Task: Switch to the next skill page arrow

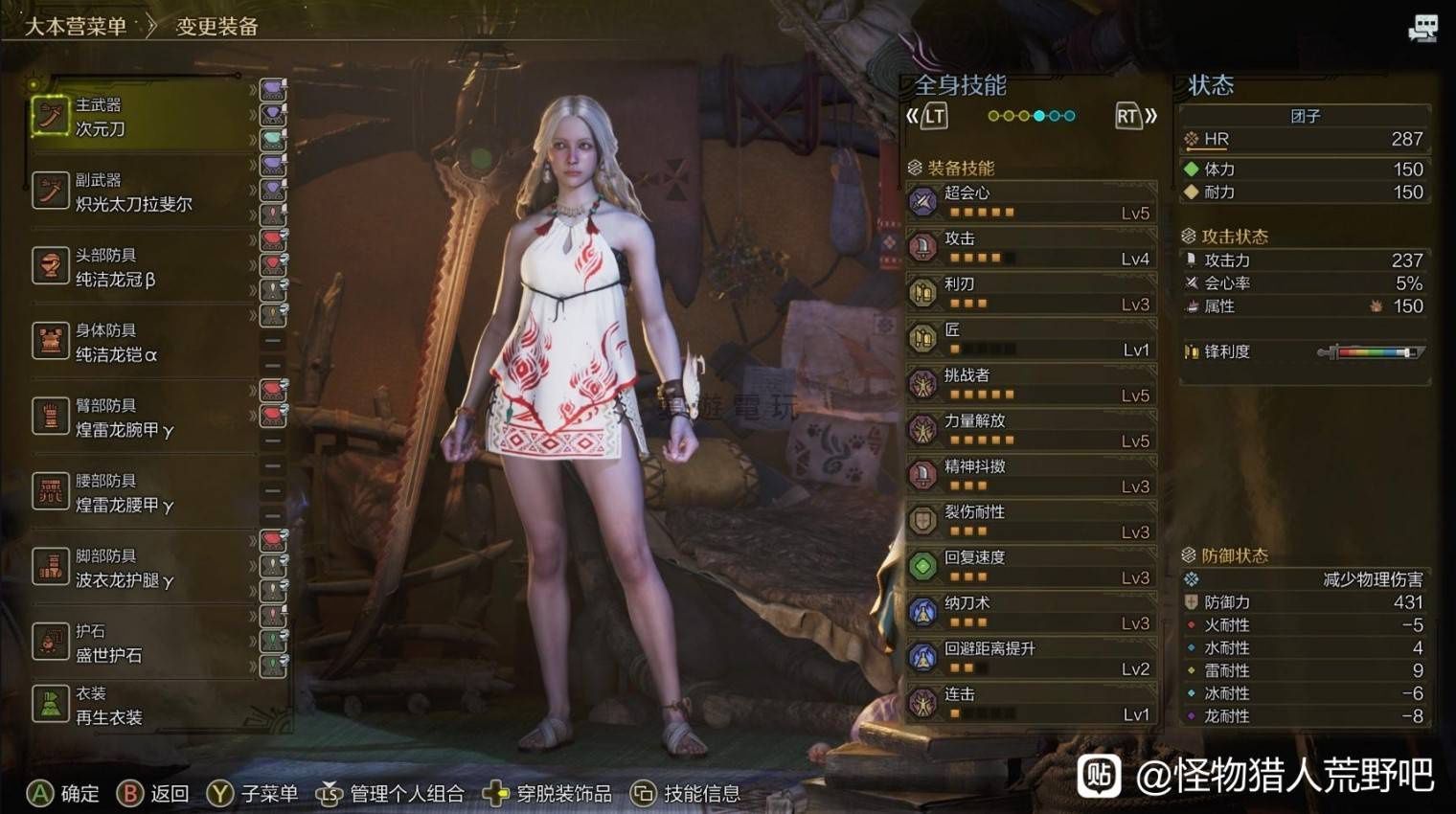Action: point(1136,117)
